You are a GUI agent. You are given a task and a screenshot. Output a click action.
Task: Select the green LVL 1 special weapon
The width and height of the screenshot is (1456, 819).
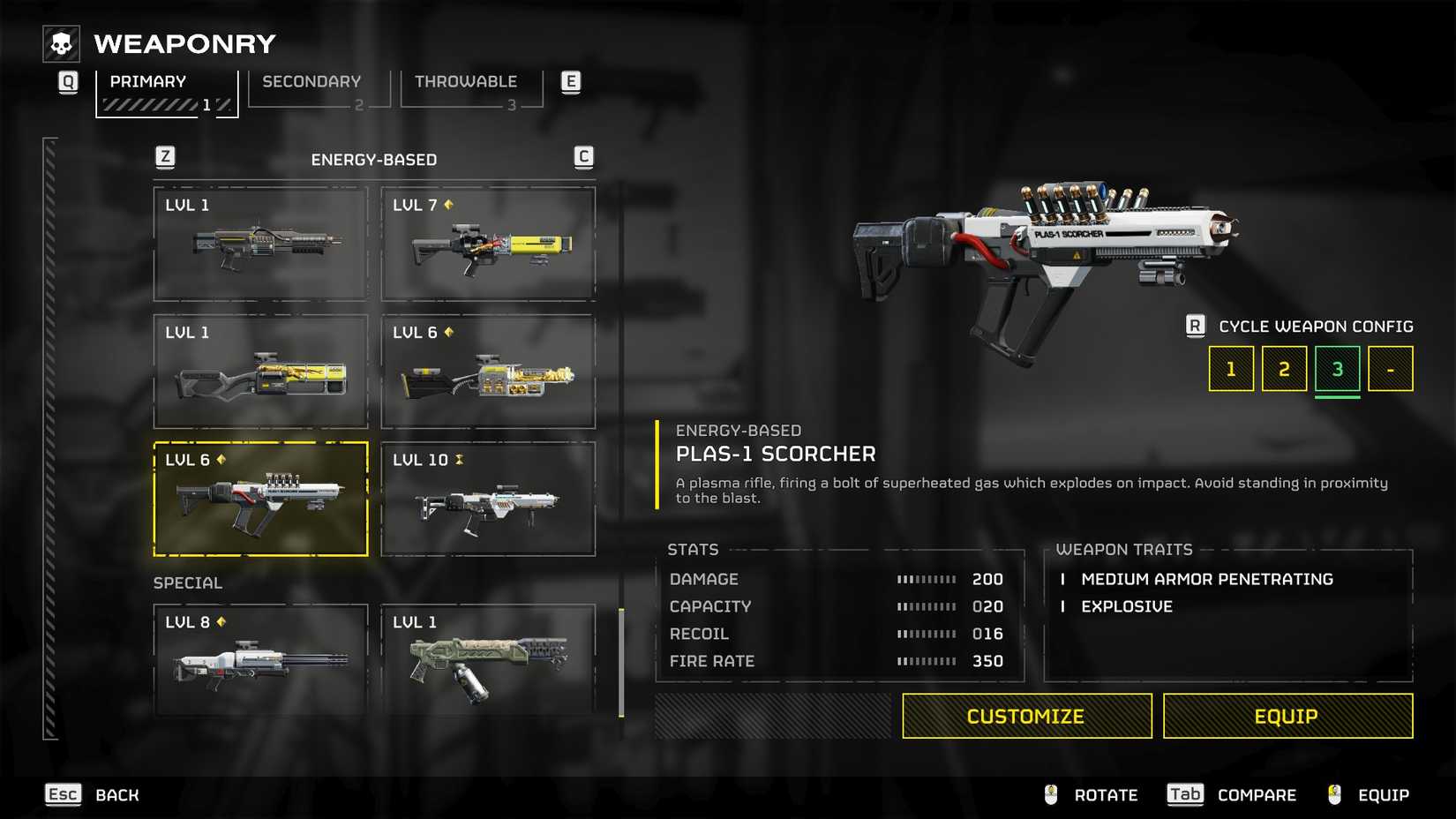click(488, 660)
